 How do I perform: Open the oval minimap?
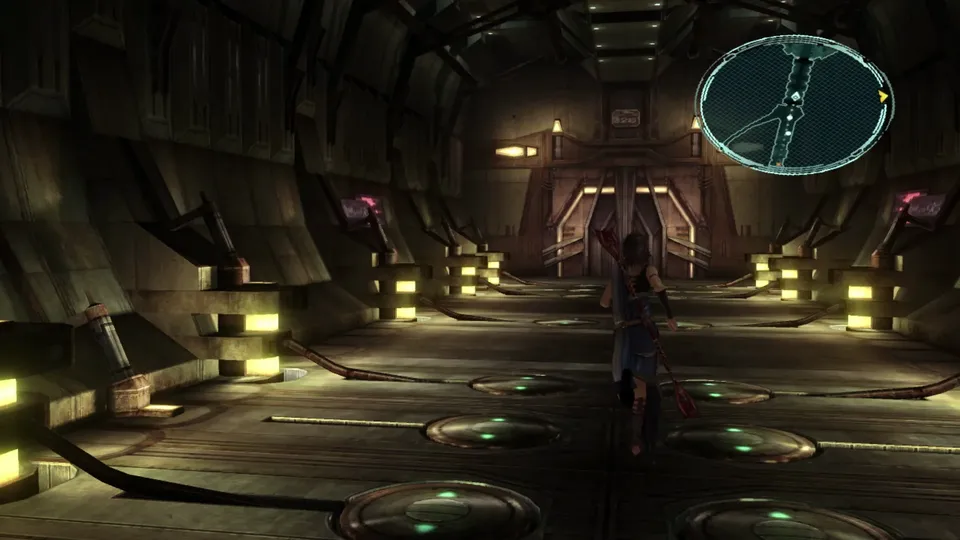coord(794,104)
